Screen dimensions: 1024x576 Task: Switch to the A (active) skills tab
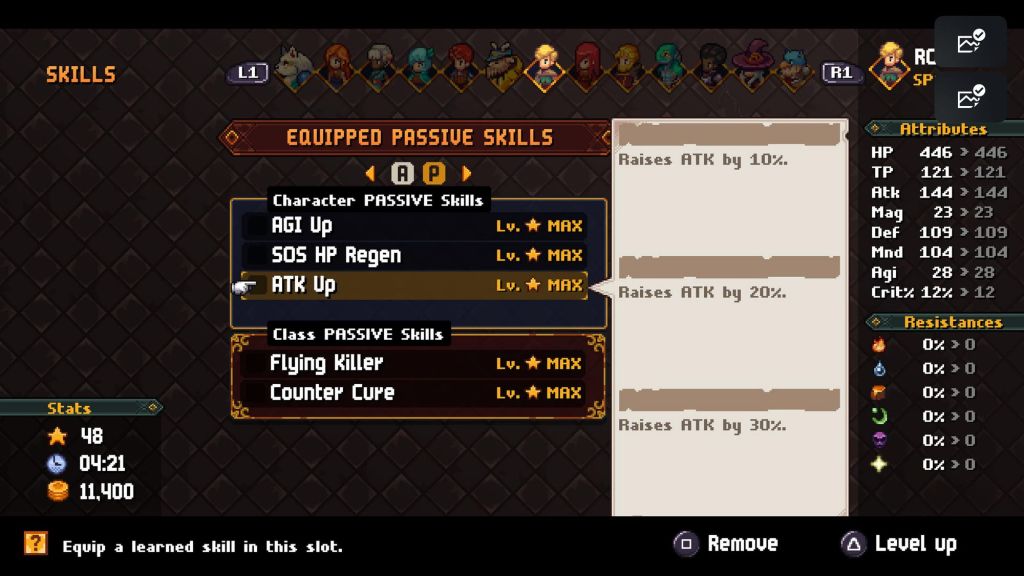[x=402, y=173]
